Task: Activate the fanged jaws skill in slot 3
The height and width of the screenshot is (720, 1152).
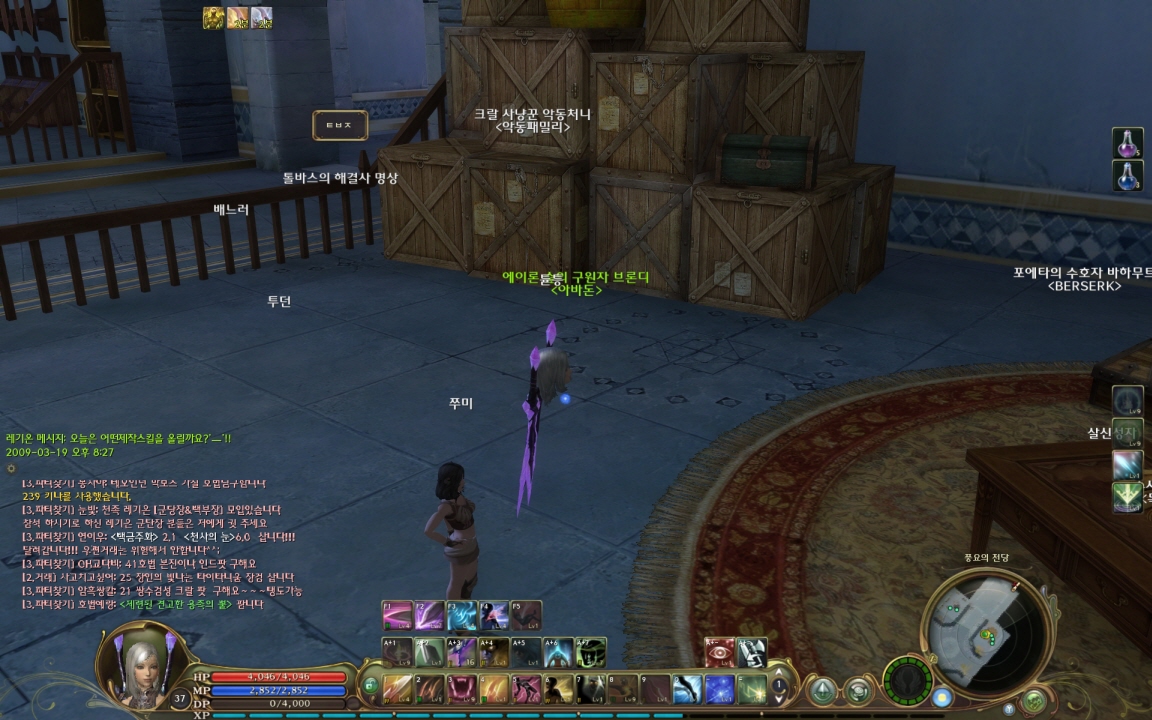Action: pyautogui.click(x=463, y=689)
